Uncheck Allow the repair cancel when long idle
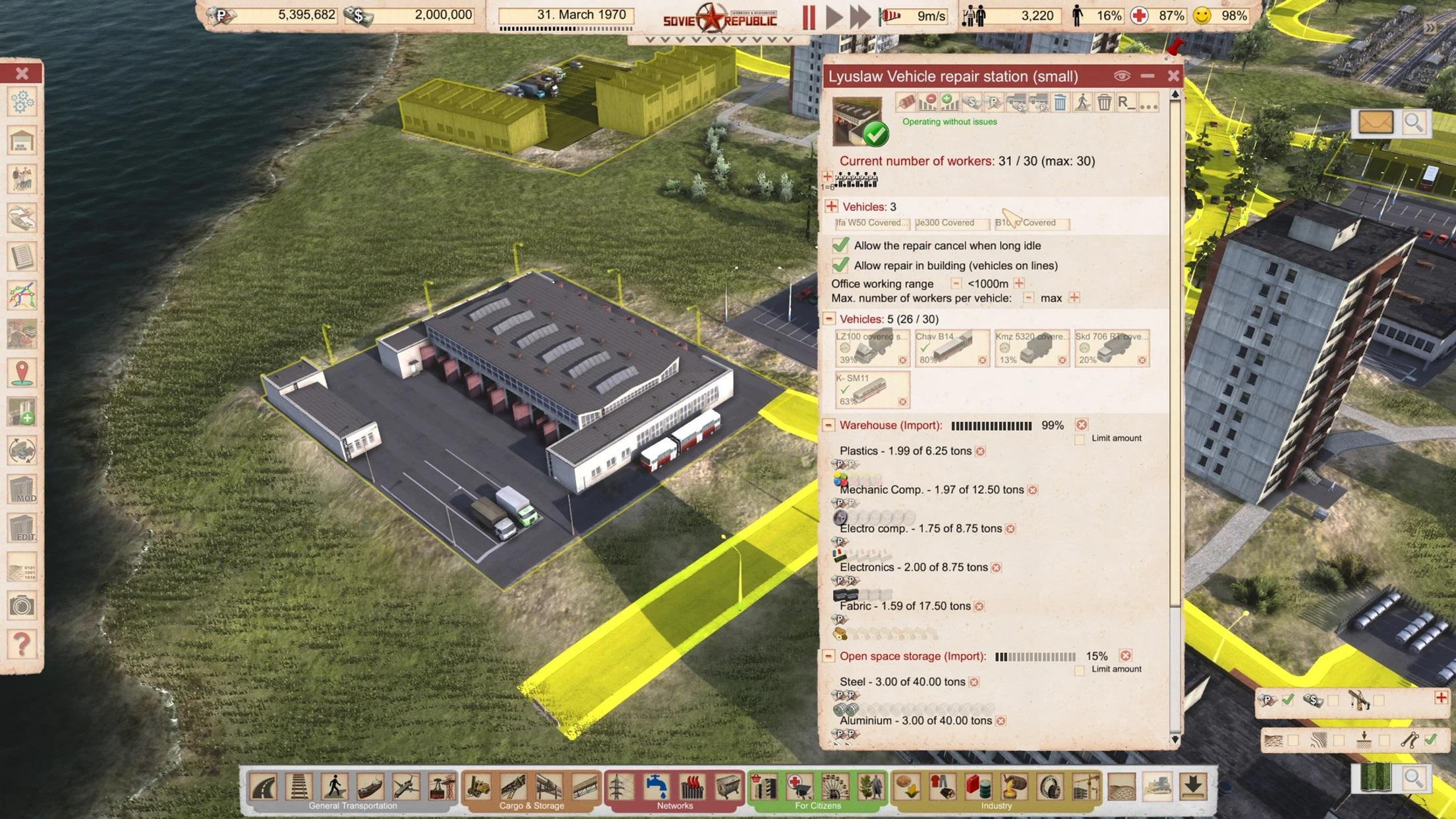The width and height of the screenshot is (1456, 819). [840, 245]
